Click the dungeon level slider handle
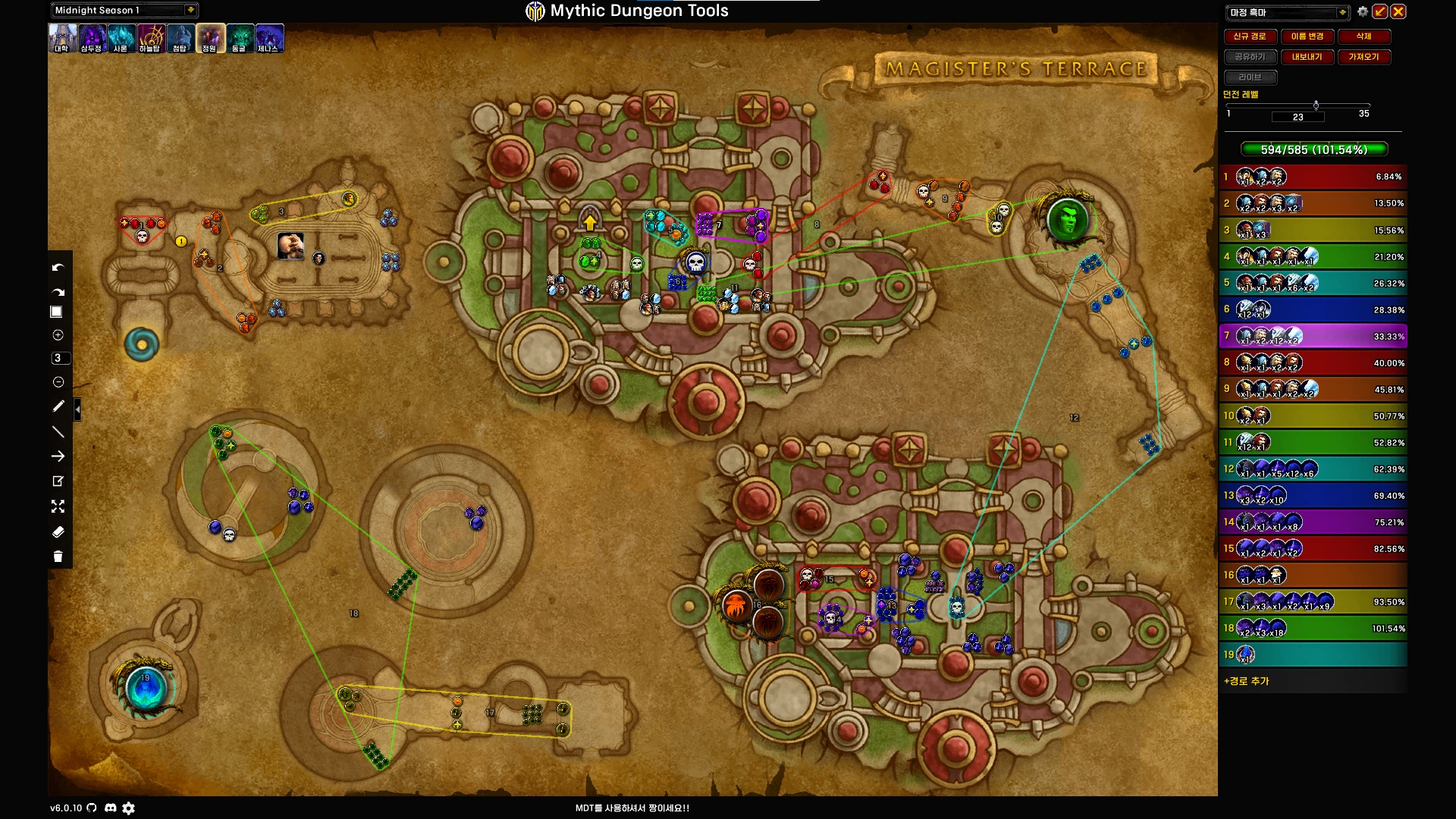This screenshot has width=1456, height=819. tap(1316, 105)
